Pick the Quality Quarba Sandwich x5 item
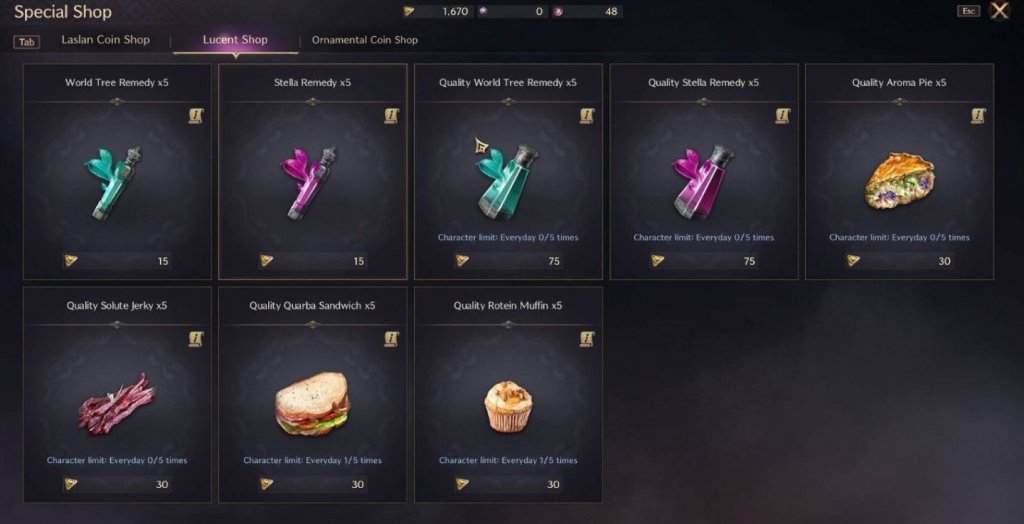The height and width of the screenshot is (524, 1024). [x=312, y=402]
